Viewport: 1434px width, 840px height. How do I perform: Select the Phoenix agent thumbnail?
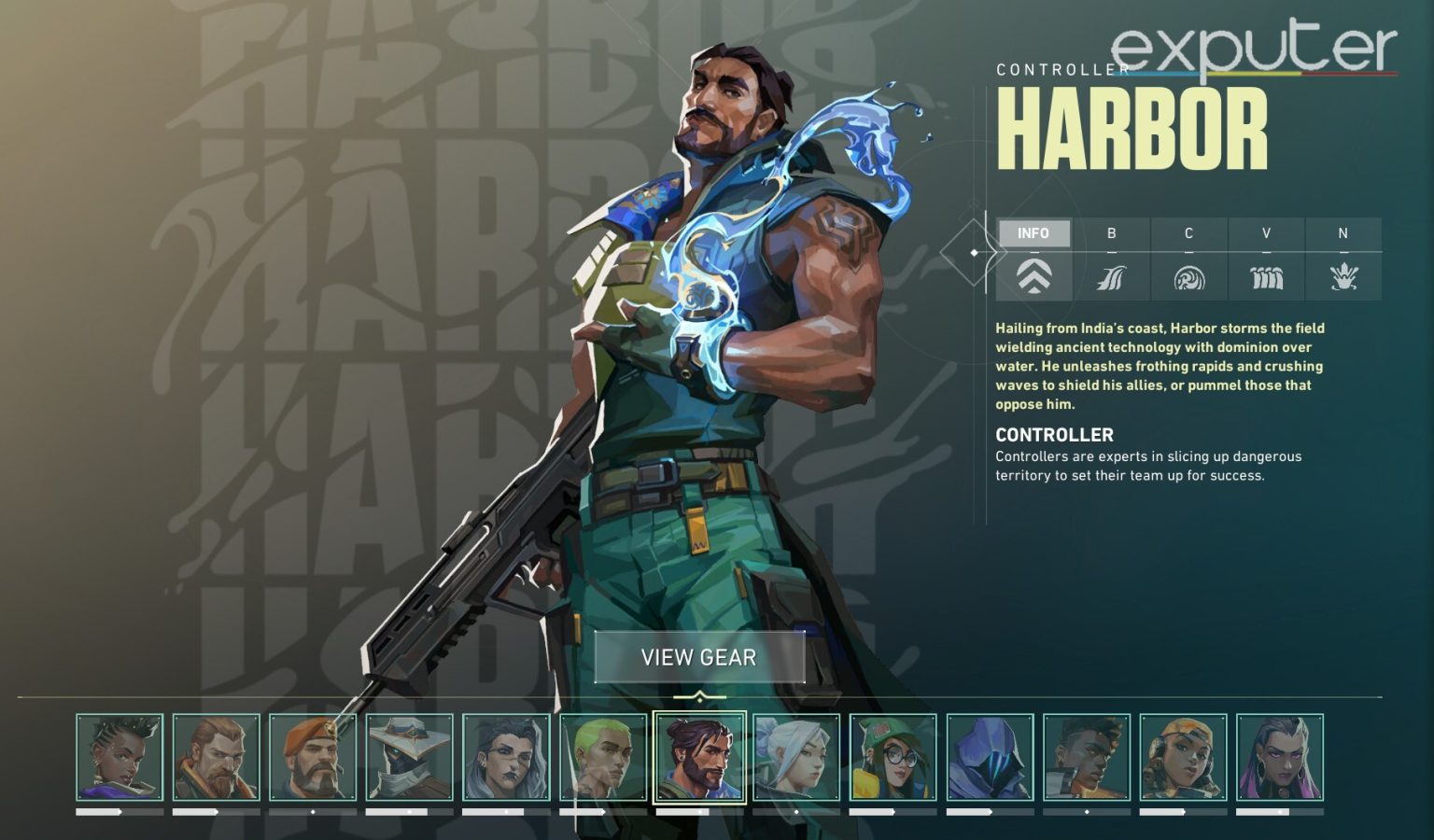point(1083,756)
